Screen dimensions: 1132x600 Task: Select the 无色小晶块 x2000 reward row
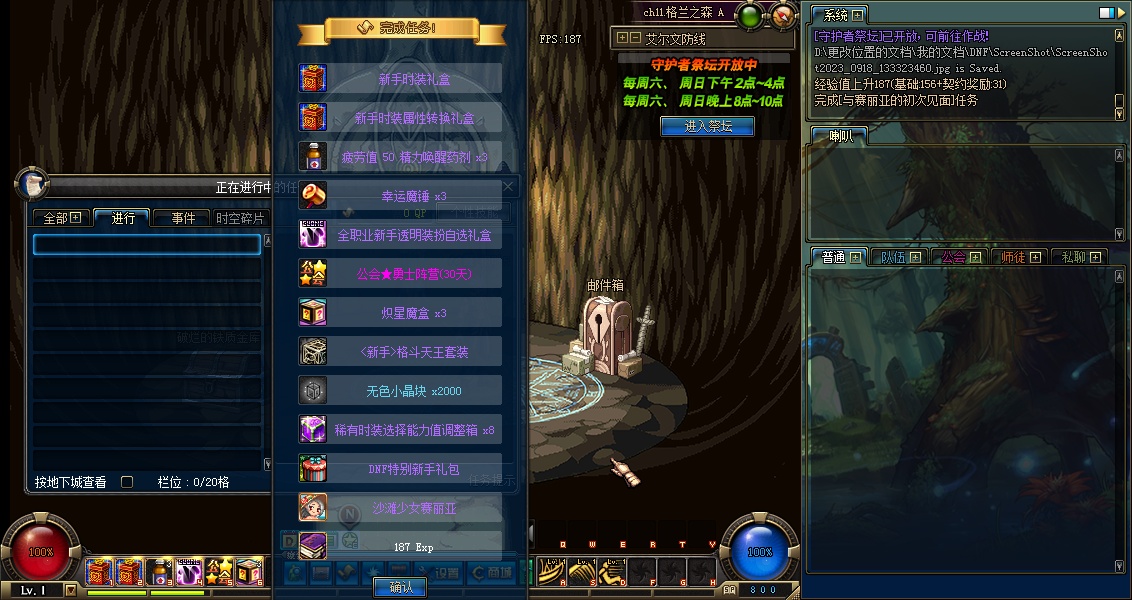coord(400,391)
